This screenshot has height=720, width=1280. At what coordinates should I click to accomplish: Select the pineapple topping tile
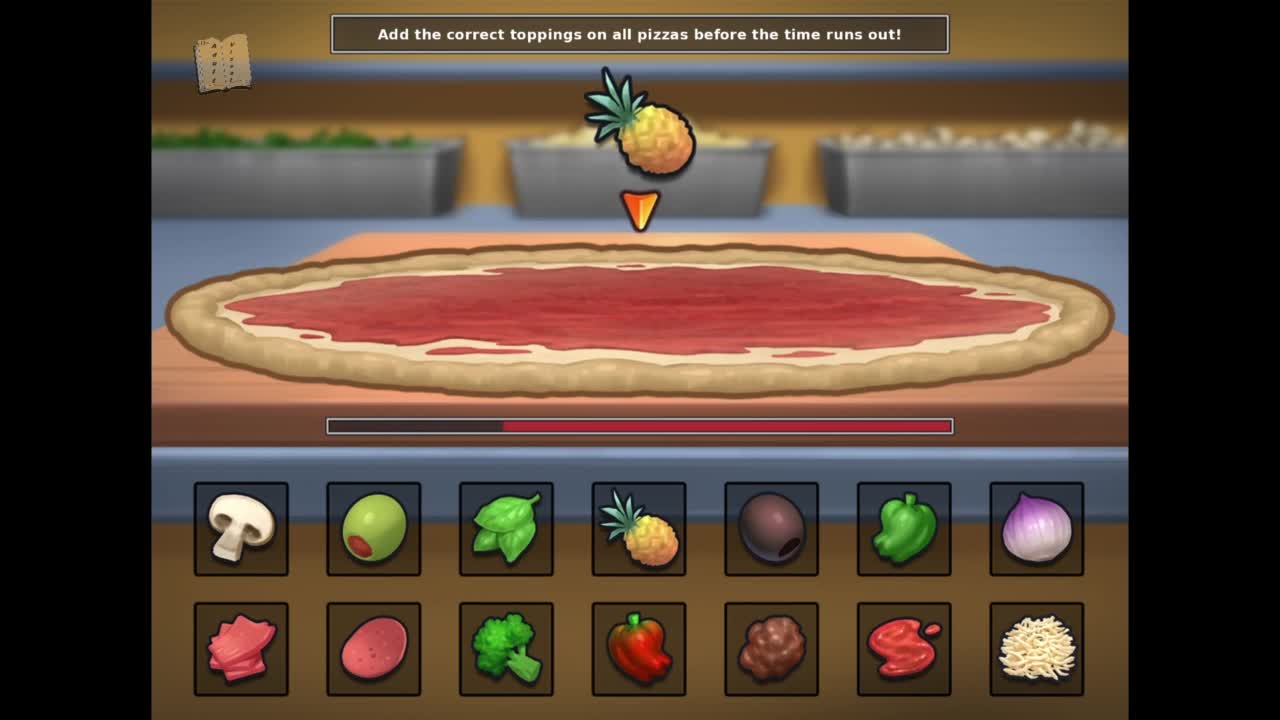click(639, 529)
